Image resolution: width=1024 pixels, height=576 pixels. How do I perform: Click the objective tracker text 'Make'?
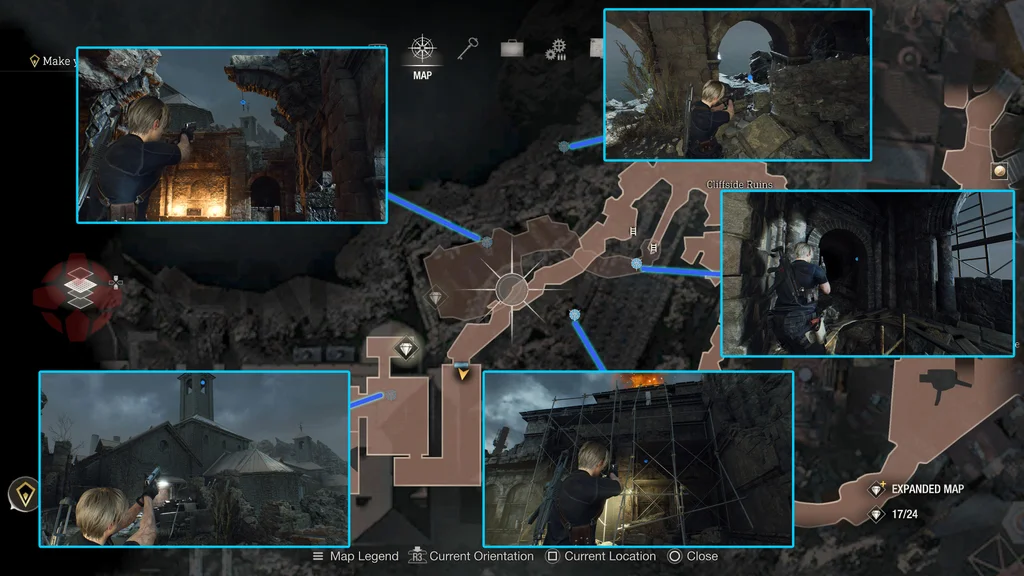56,61
